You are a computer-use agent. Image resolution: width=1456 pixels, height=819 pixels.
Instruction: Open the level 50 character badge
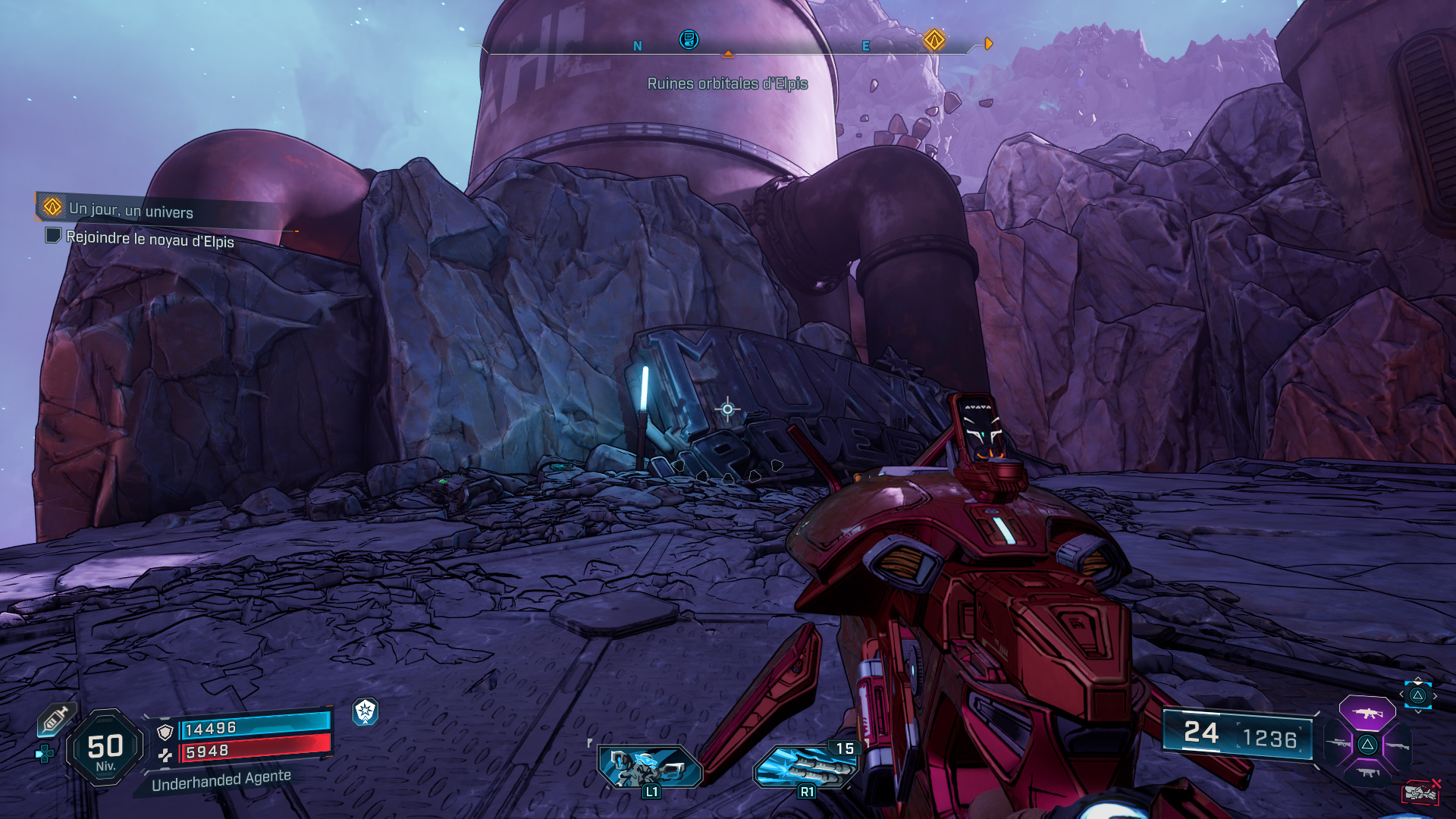pyautogui.click(x=105, y=748)
